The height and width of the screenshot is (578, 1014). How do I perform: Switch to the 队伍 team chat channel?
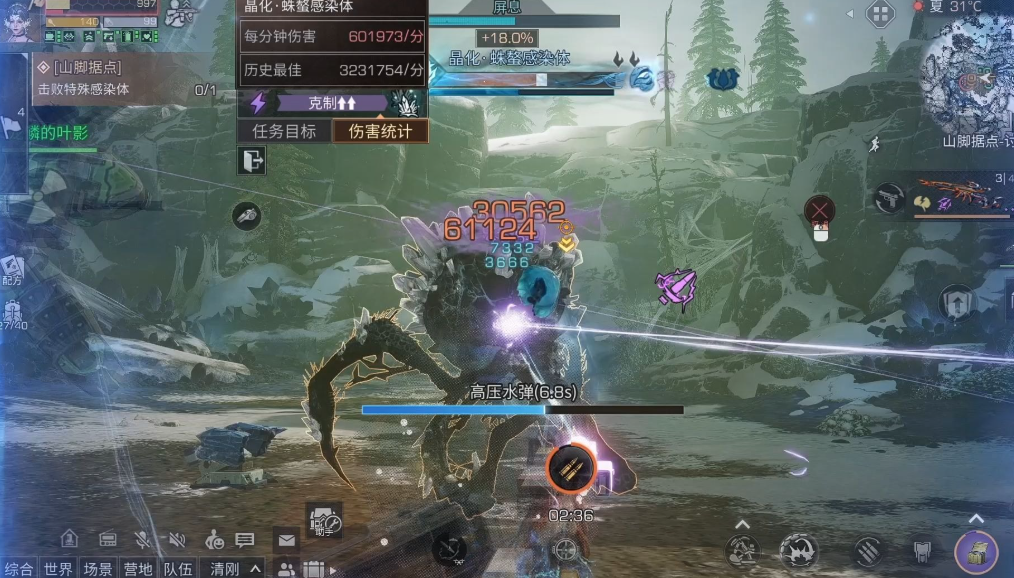point(178,569)
